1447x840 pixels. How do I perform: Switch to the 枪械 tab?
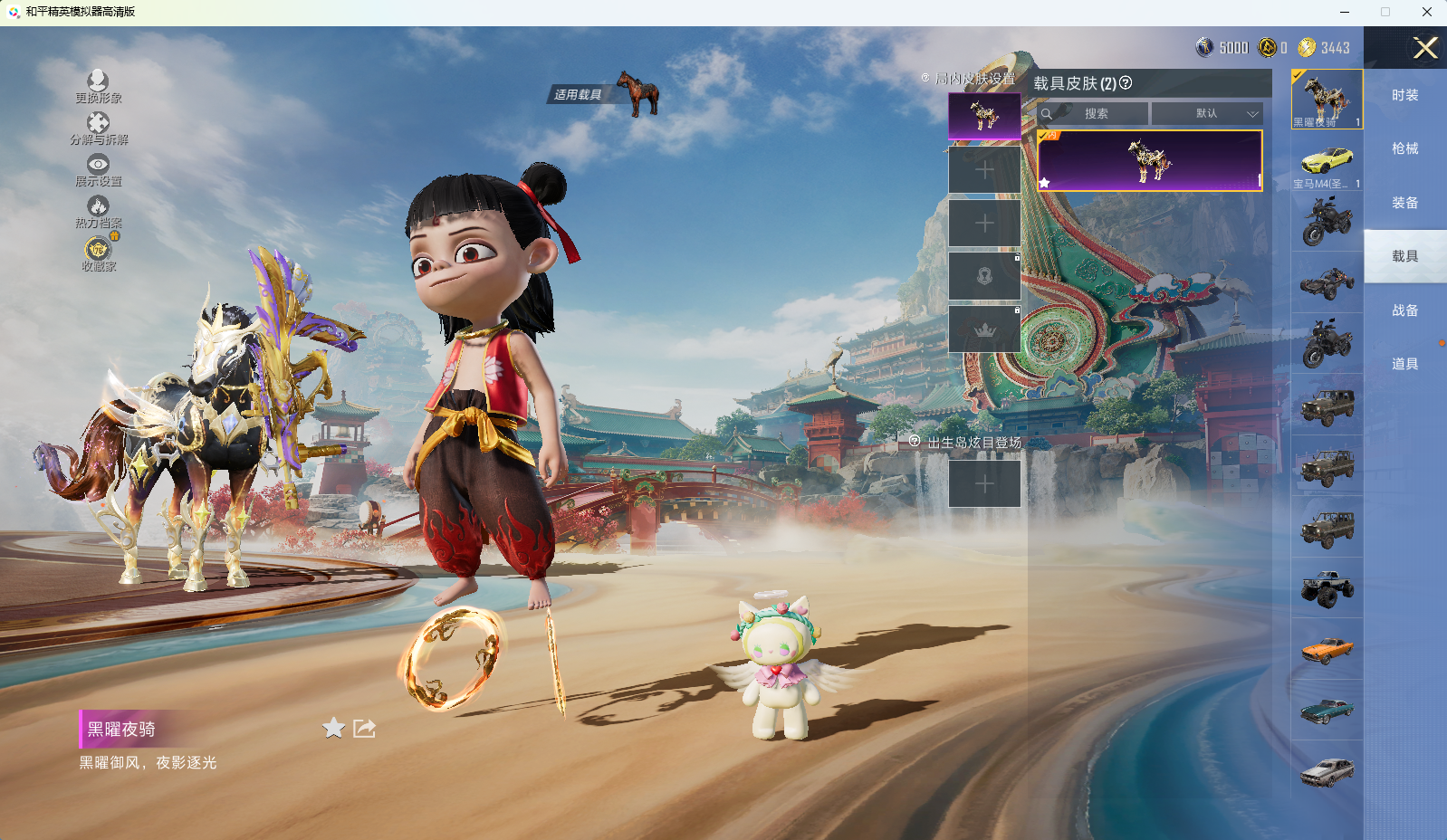click(x=1404, y=148)
